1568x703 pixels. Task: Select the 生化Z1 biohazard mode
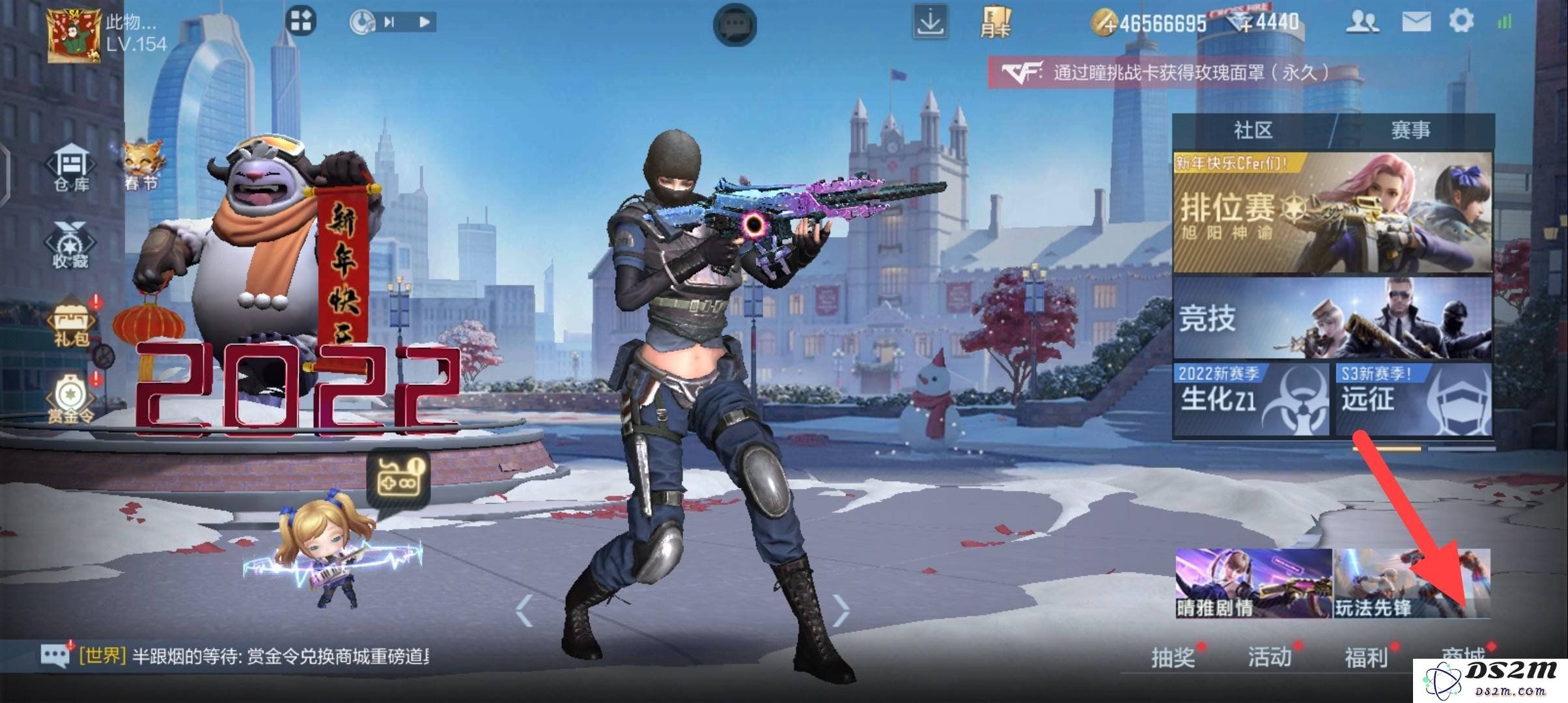point(1252,398)
